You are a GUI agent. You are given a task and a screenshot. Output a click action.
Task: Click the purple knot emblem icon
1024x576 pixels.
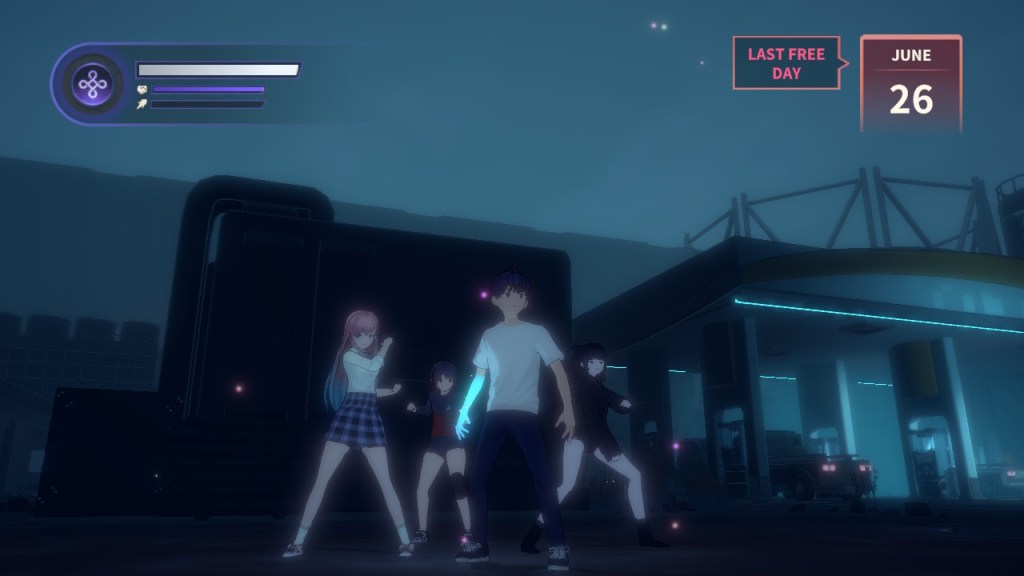[93, 85]
